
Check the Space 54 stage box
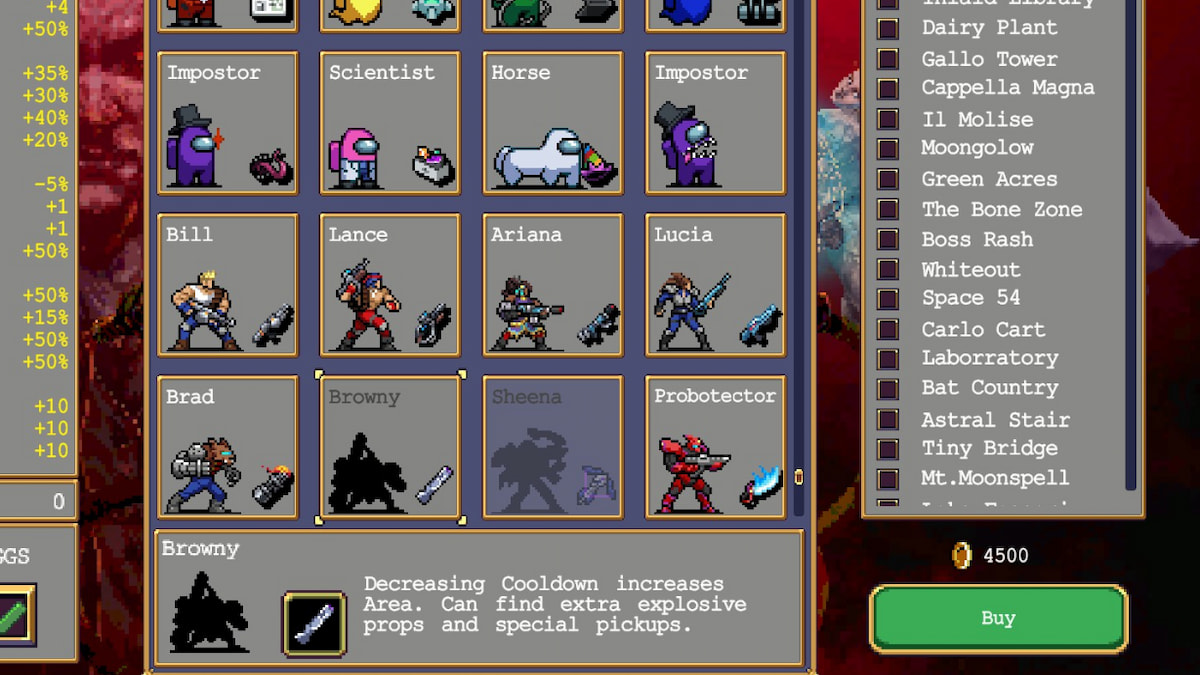pos(888,299)
